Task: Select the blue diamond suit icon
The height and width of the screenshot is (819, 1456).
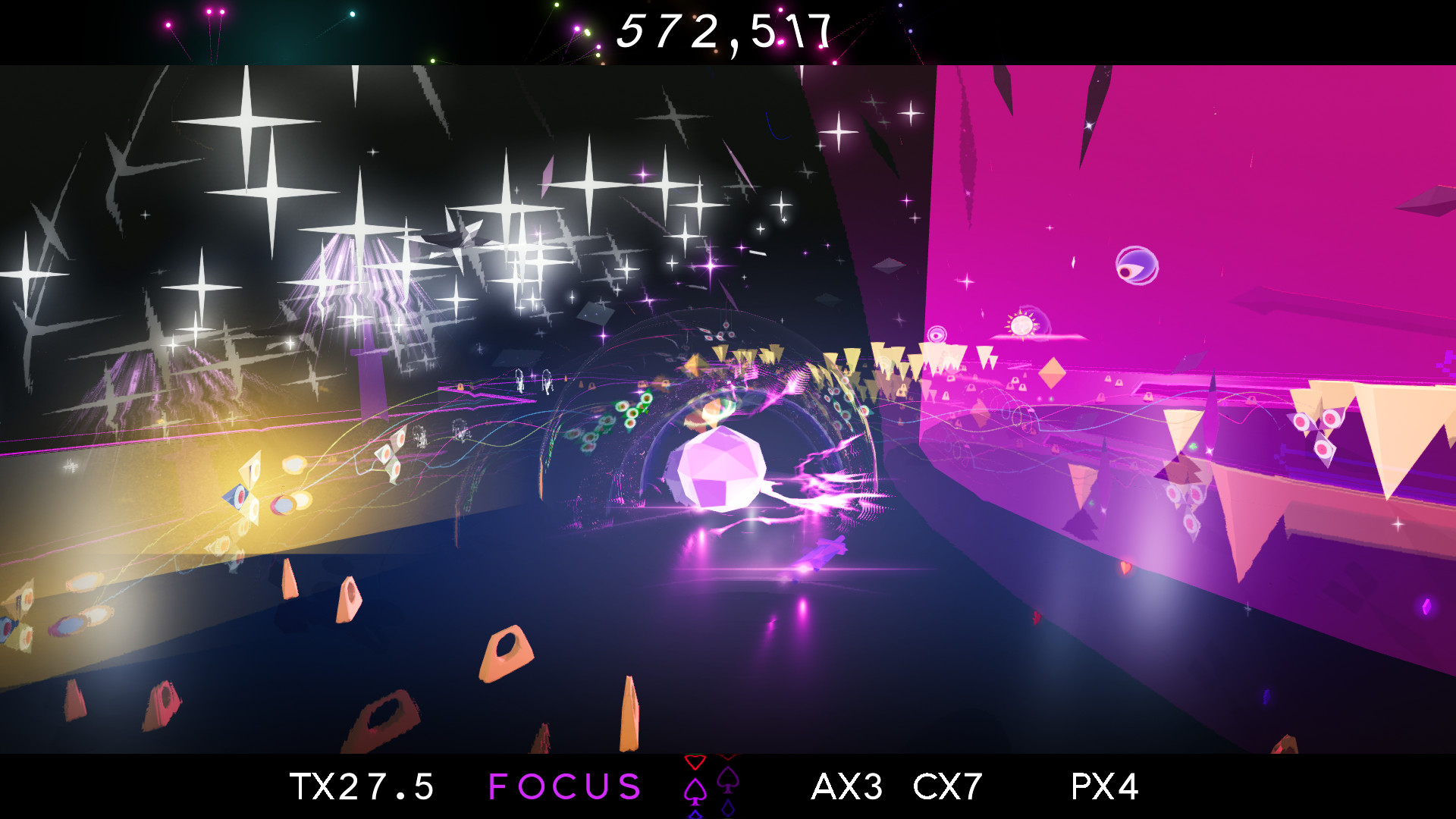Action: [728, 808]
